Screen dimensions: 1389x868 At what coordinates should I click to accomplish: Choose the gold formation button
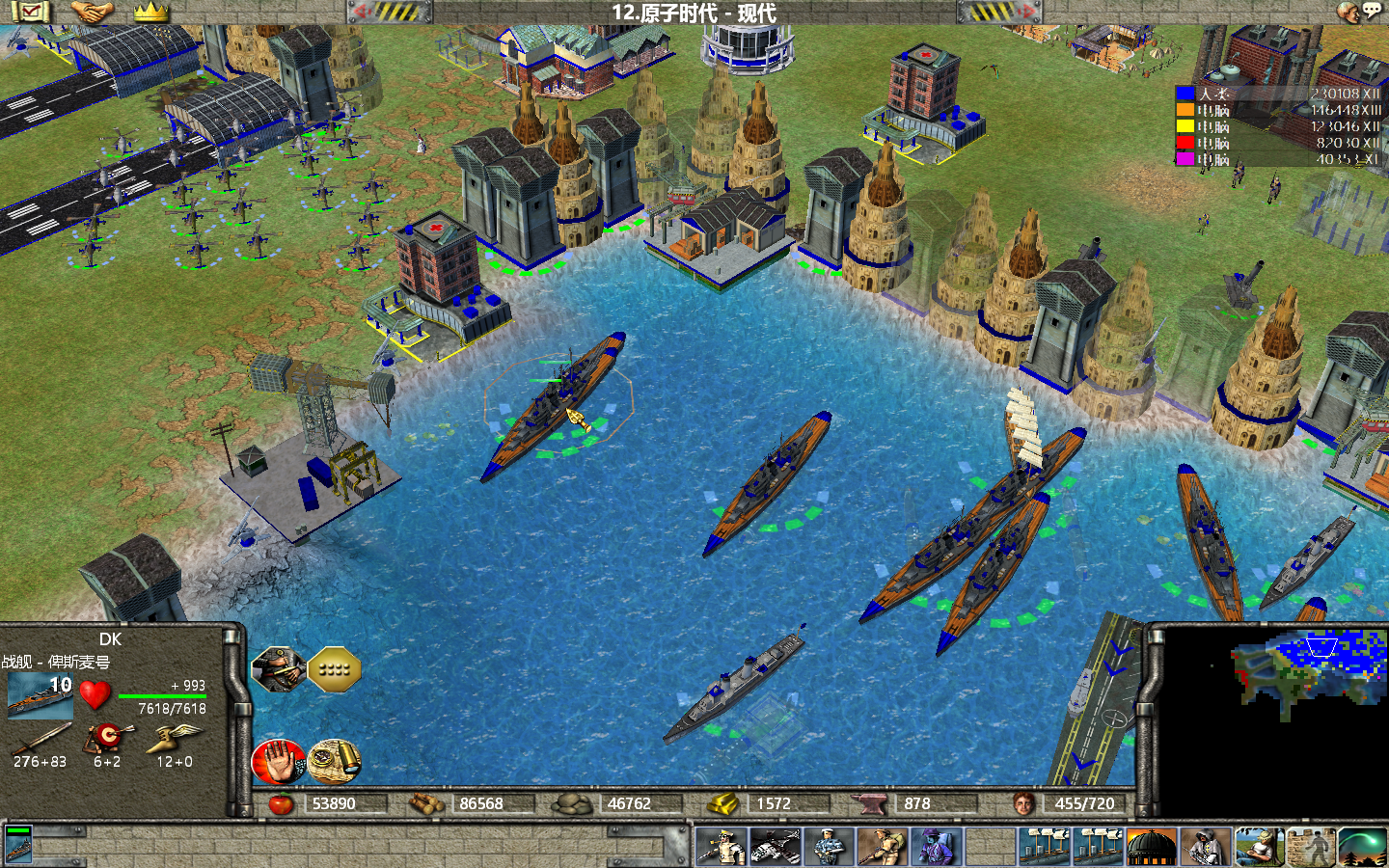334,668
